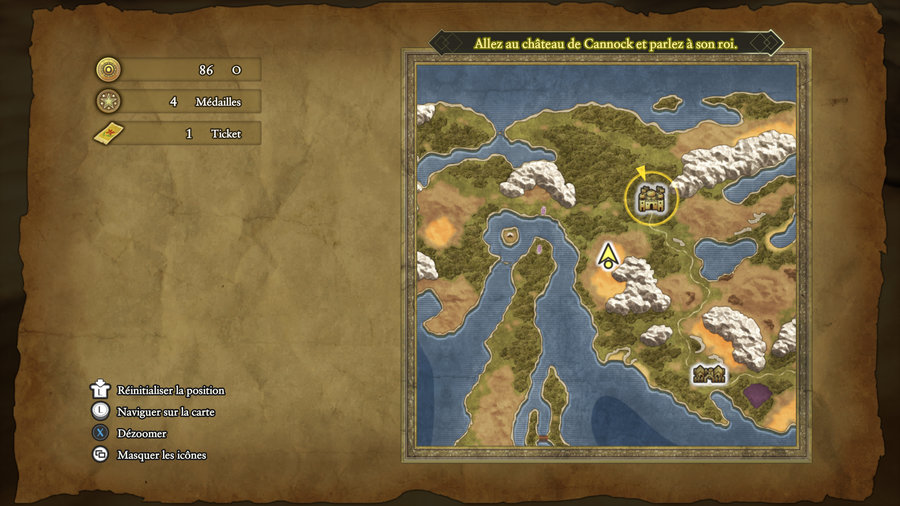Select 'Dézoomer' to zoom out the map

[141, 433]
